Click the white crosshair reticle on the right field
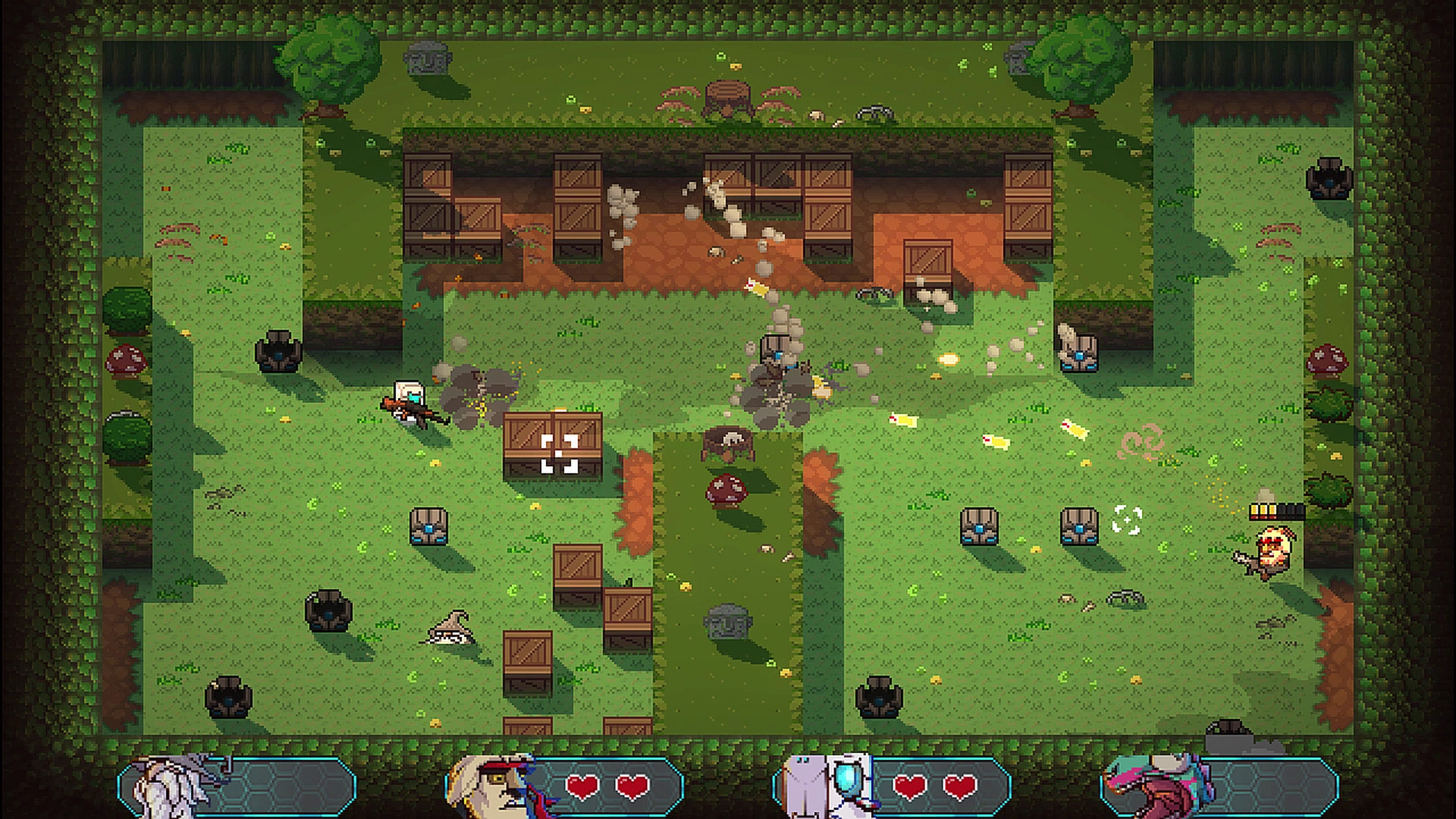The image size is (1456, 819). point(1128,520)
